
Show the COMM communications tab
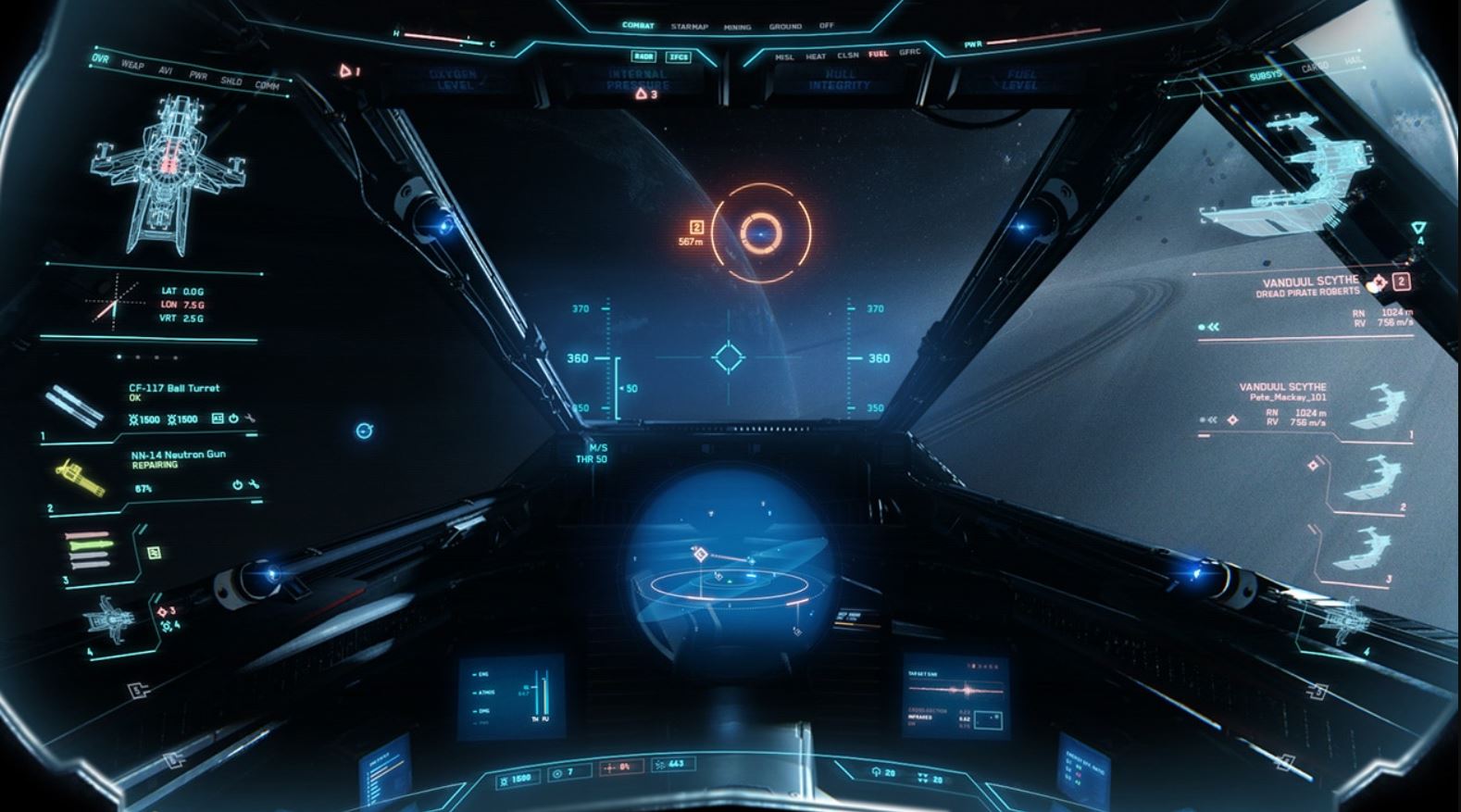coord(267,85)
